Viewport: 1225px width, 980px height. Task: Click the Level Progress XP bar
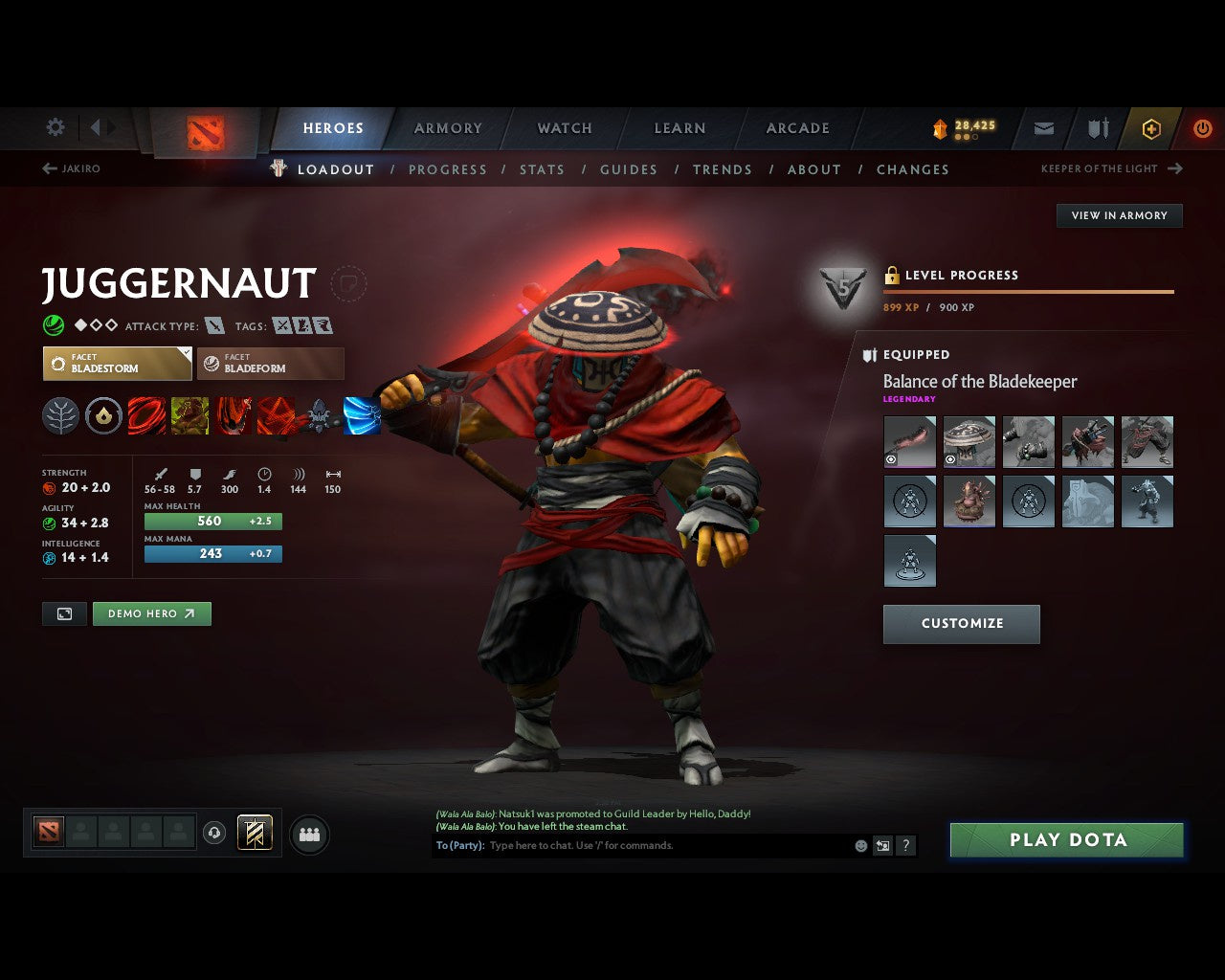tap(1029, 291)
